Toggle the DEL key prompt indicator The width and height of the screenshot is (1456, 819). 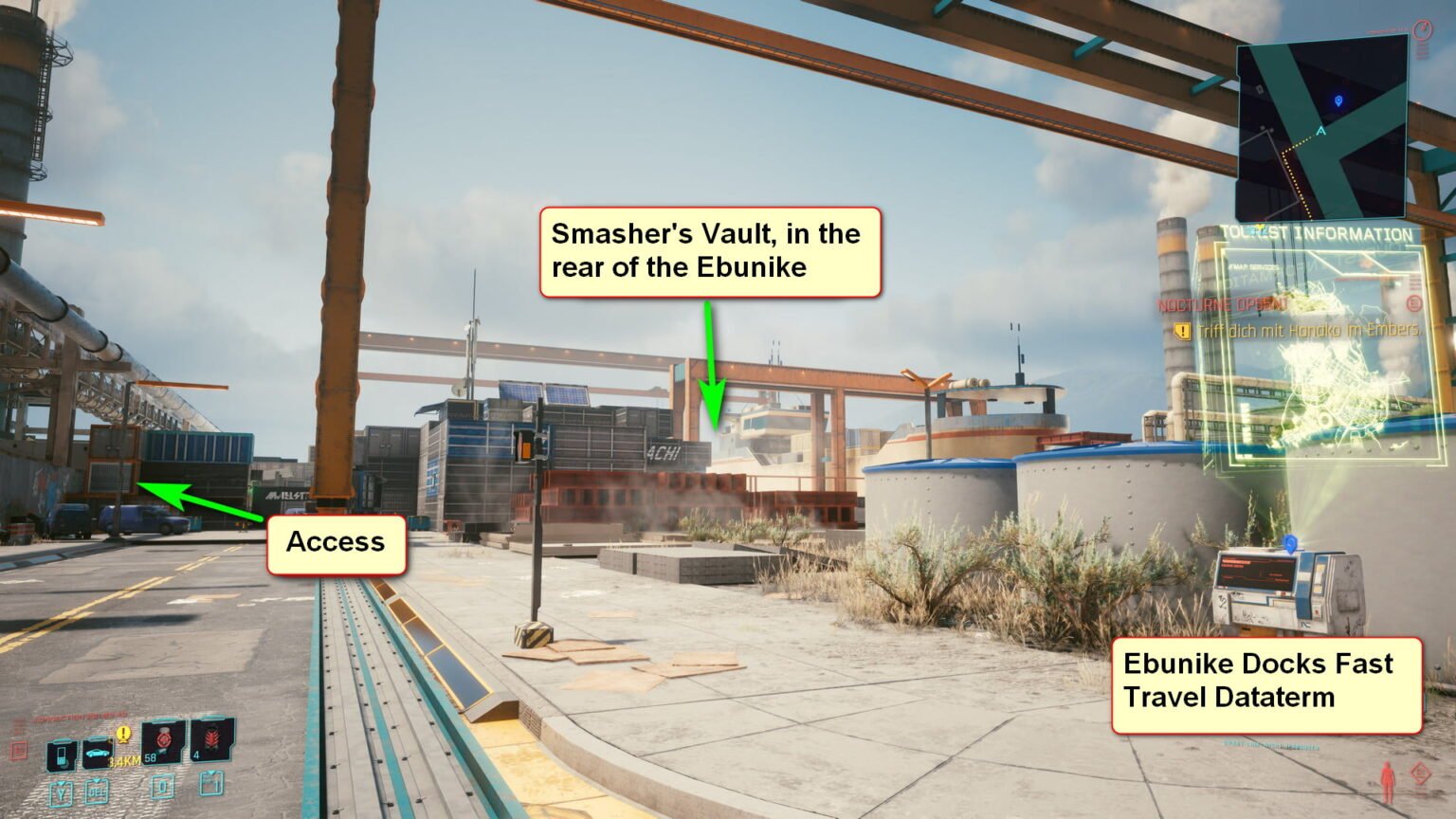98,792
